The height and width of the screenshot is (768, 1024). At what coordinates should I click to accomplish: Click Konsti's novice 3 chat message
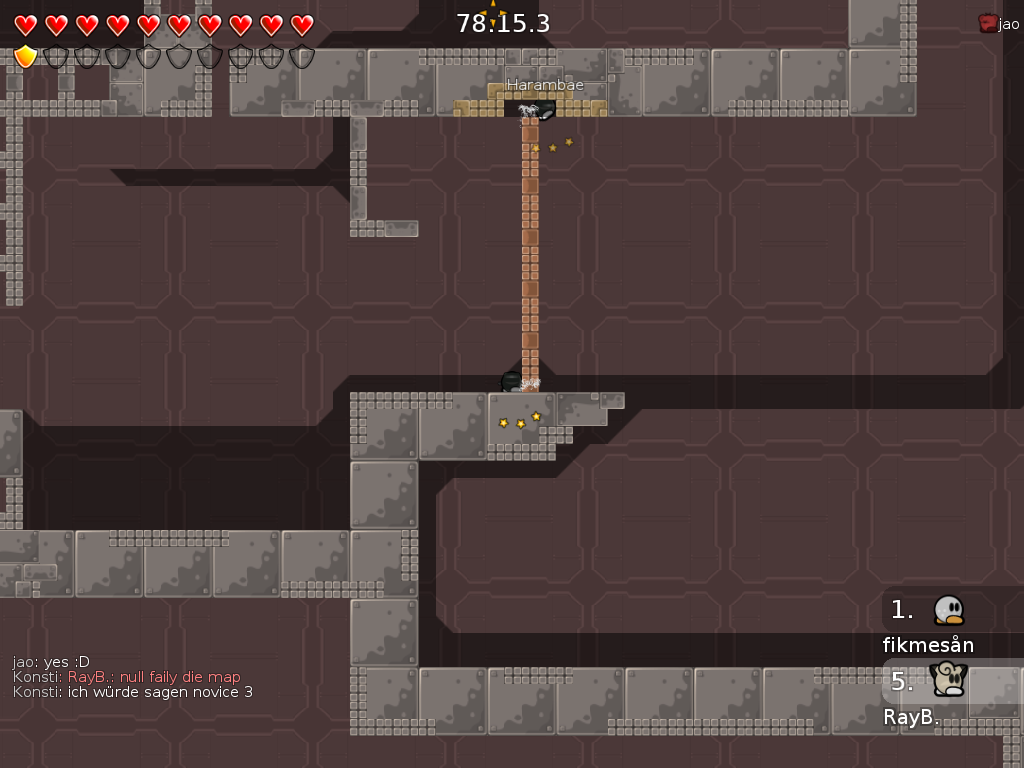[x=133, y=692]
